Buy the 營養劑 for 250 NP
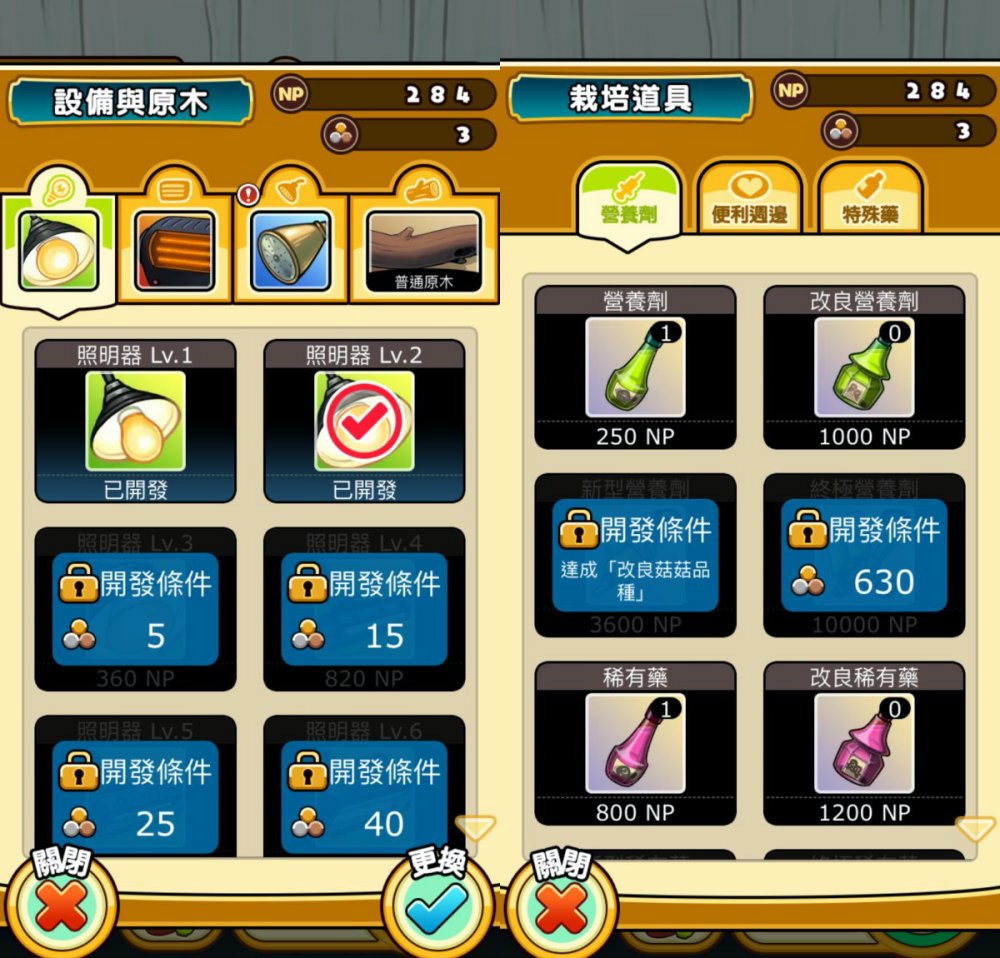 (635, 368)
